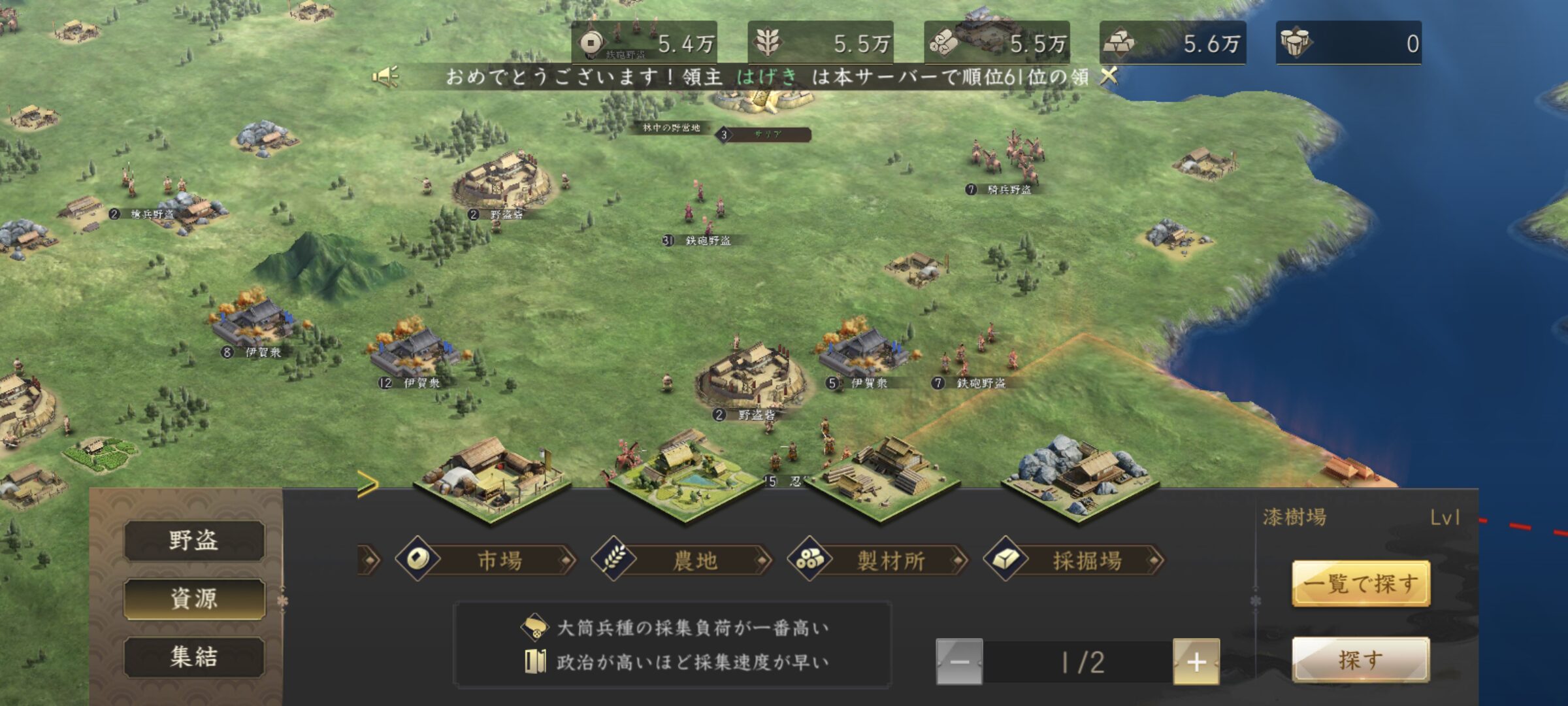Decrease the level with the minus button
This screenshot has width=1568, height=706.
coord(959,662)
